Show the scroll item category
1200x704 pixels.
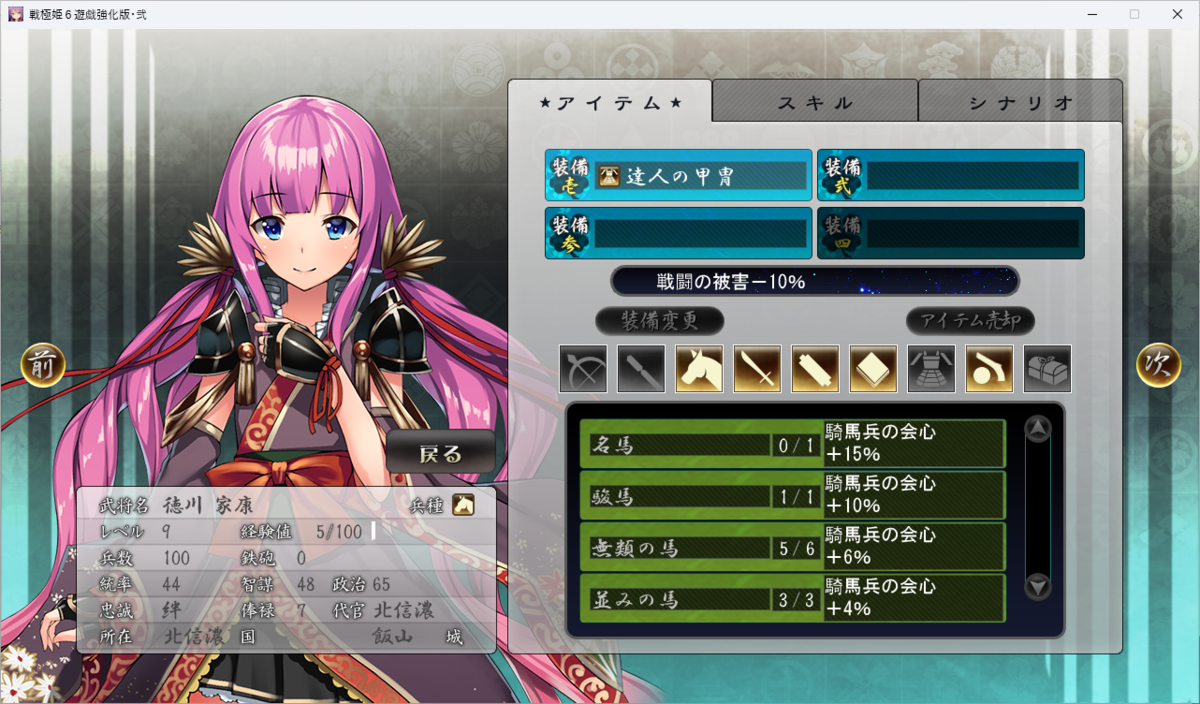coord(816,368)
